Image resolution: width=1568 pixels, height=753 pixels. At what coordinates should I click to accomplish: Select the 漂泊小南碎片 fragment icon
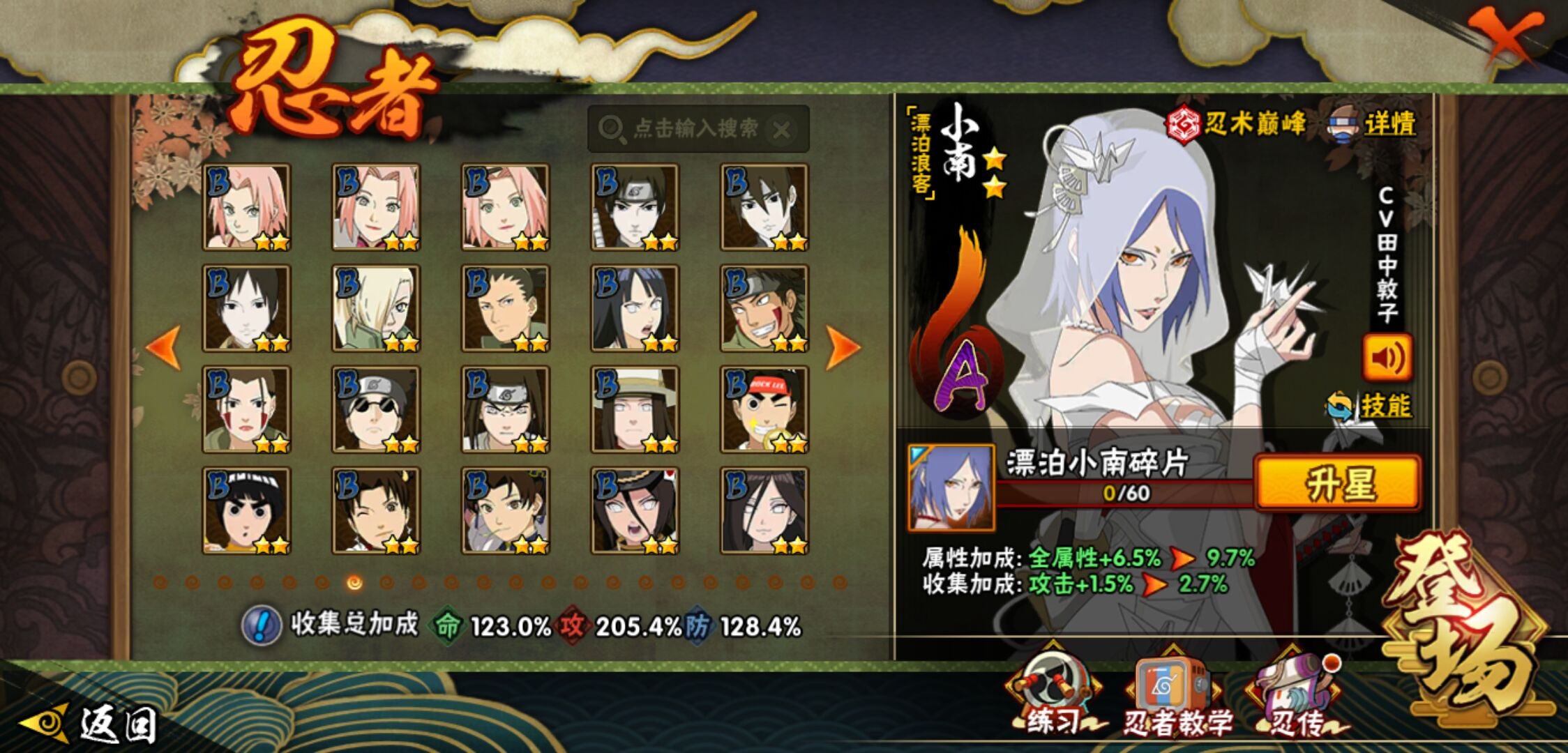tap(951, 488)
